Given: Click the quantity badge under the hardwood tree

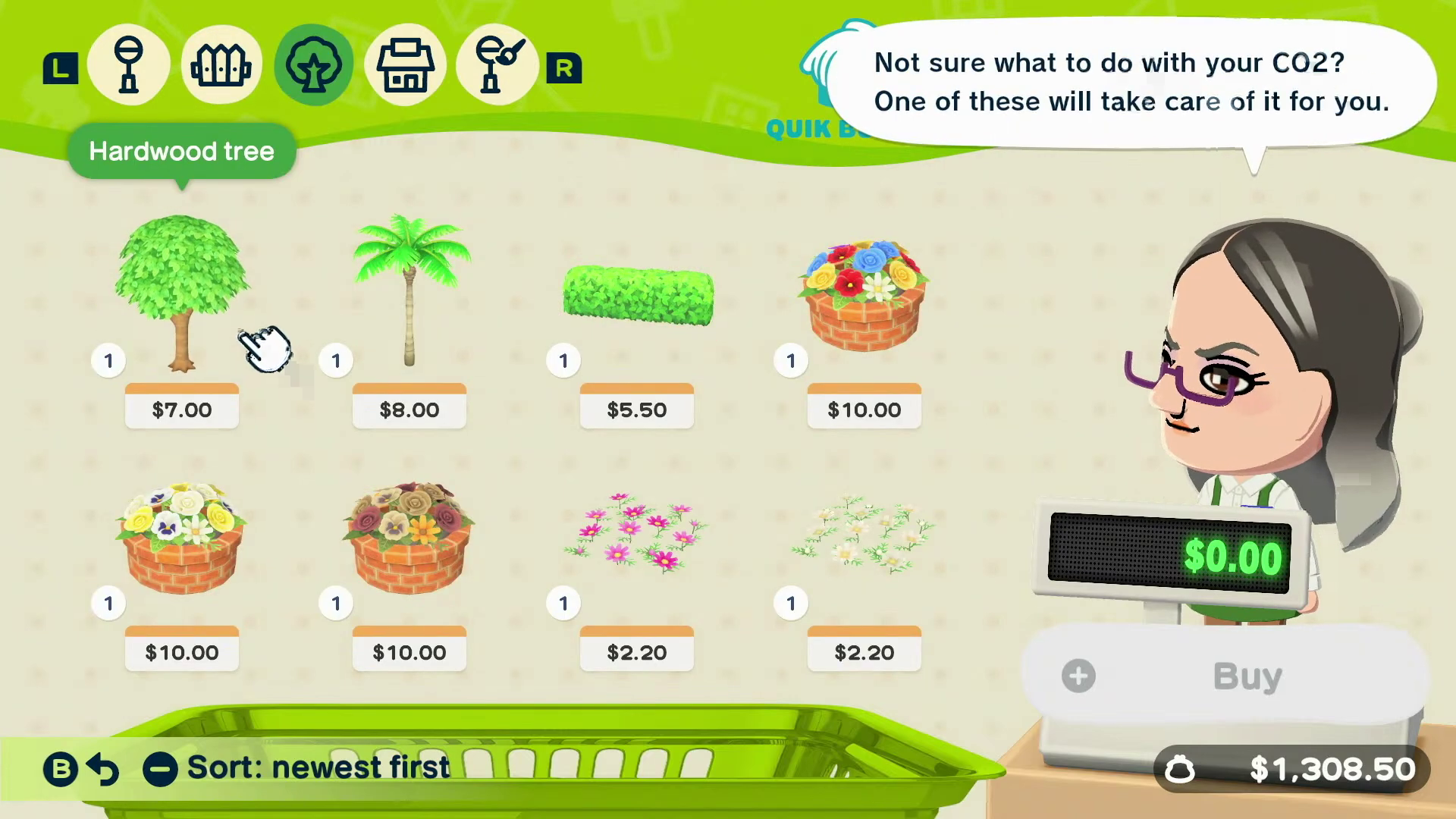Looking at the screenshot, I should click(108, 361).
